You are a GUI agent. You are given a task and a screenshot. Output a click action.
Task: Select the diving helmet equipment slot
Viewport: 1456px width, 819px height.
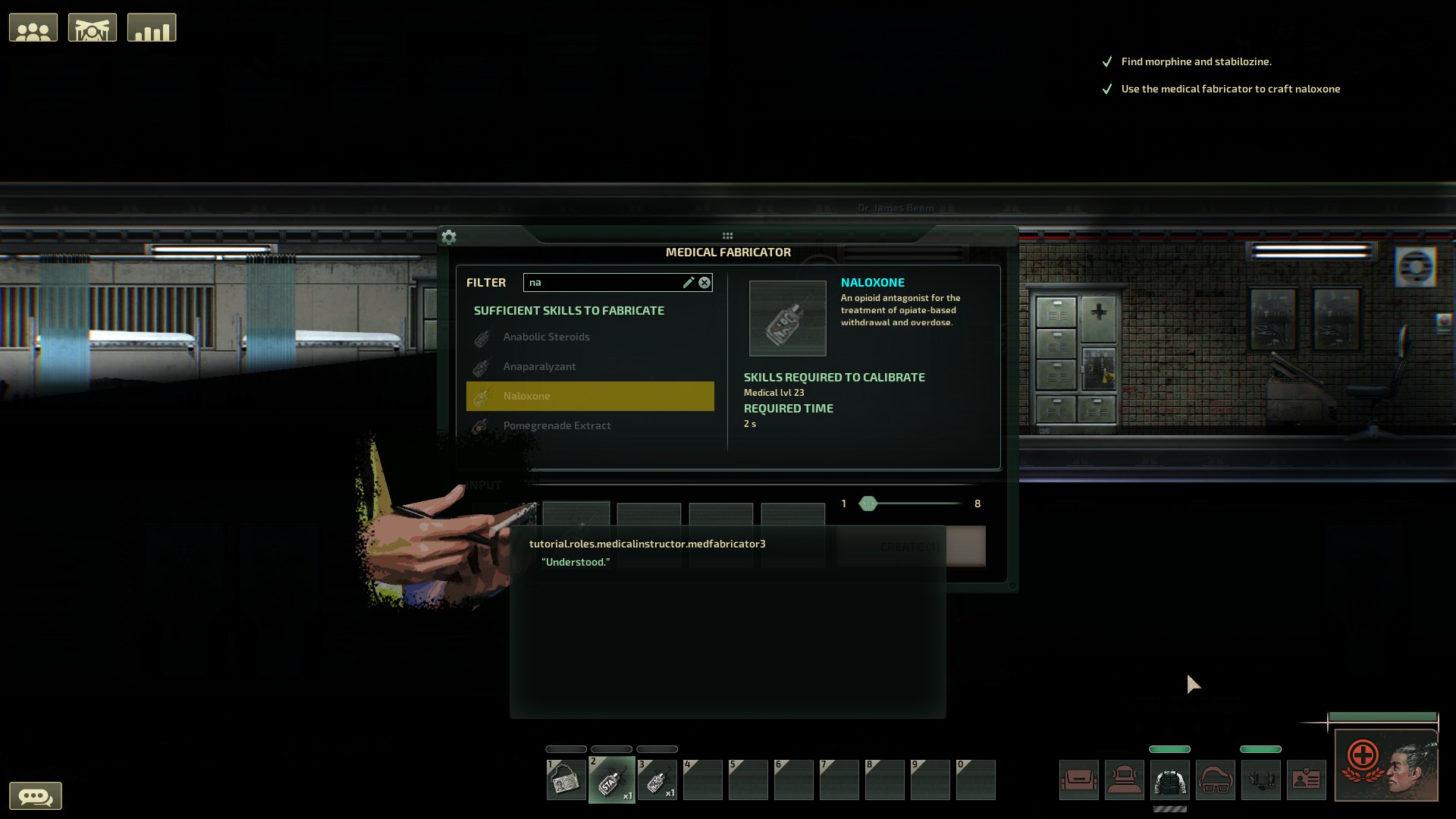pos(1125,780)
